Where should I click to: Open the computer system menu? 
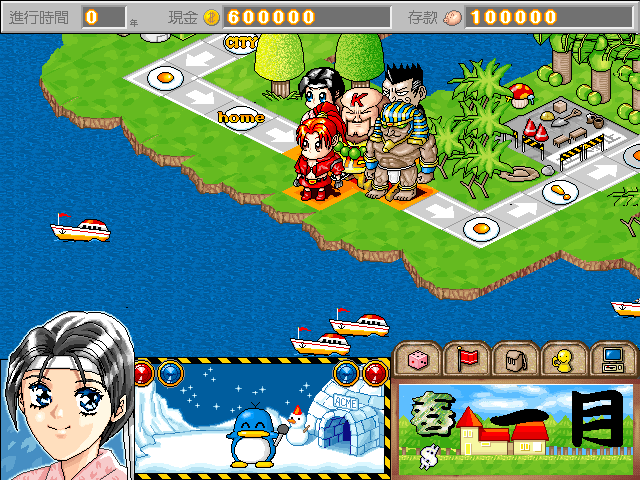[x=612, y=358]
